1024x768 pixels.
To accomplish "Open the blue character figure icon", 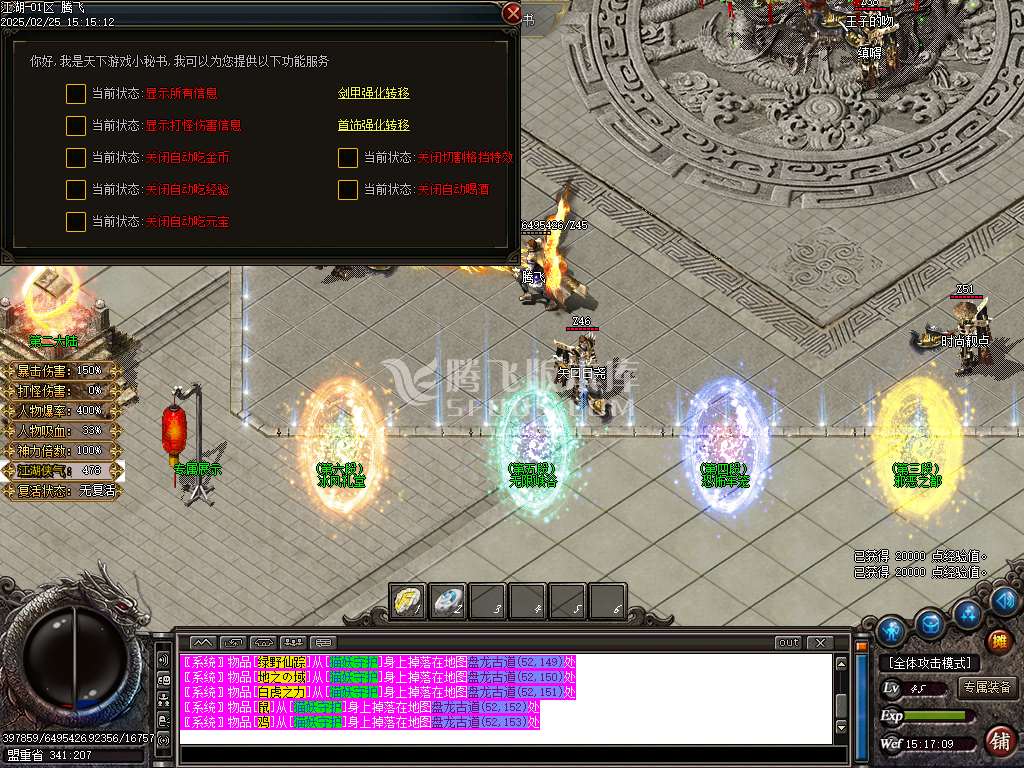I will pyautogui.click(x=891, y=631).
